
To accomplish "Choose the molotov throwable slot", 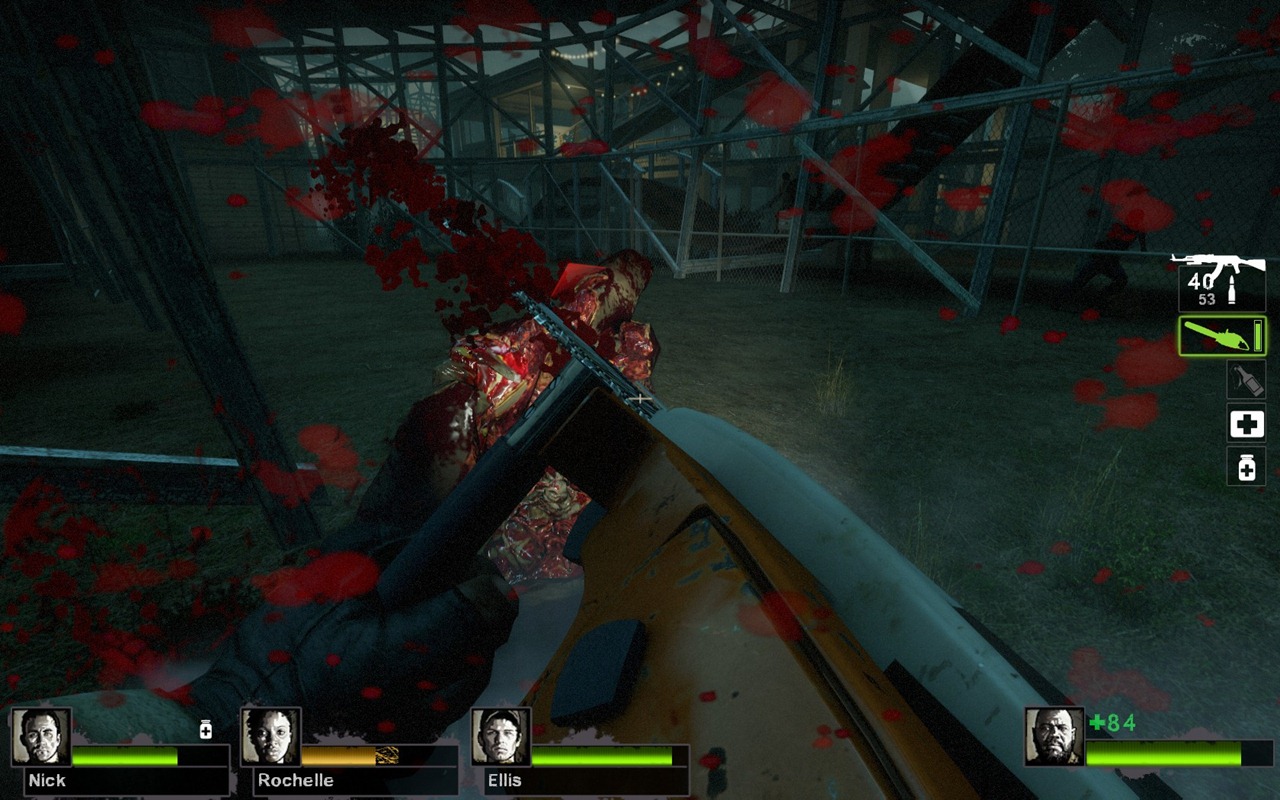I will [x=1246, y=380].
